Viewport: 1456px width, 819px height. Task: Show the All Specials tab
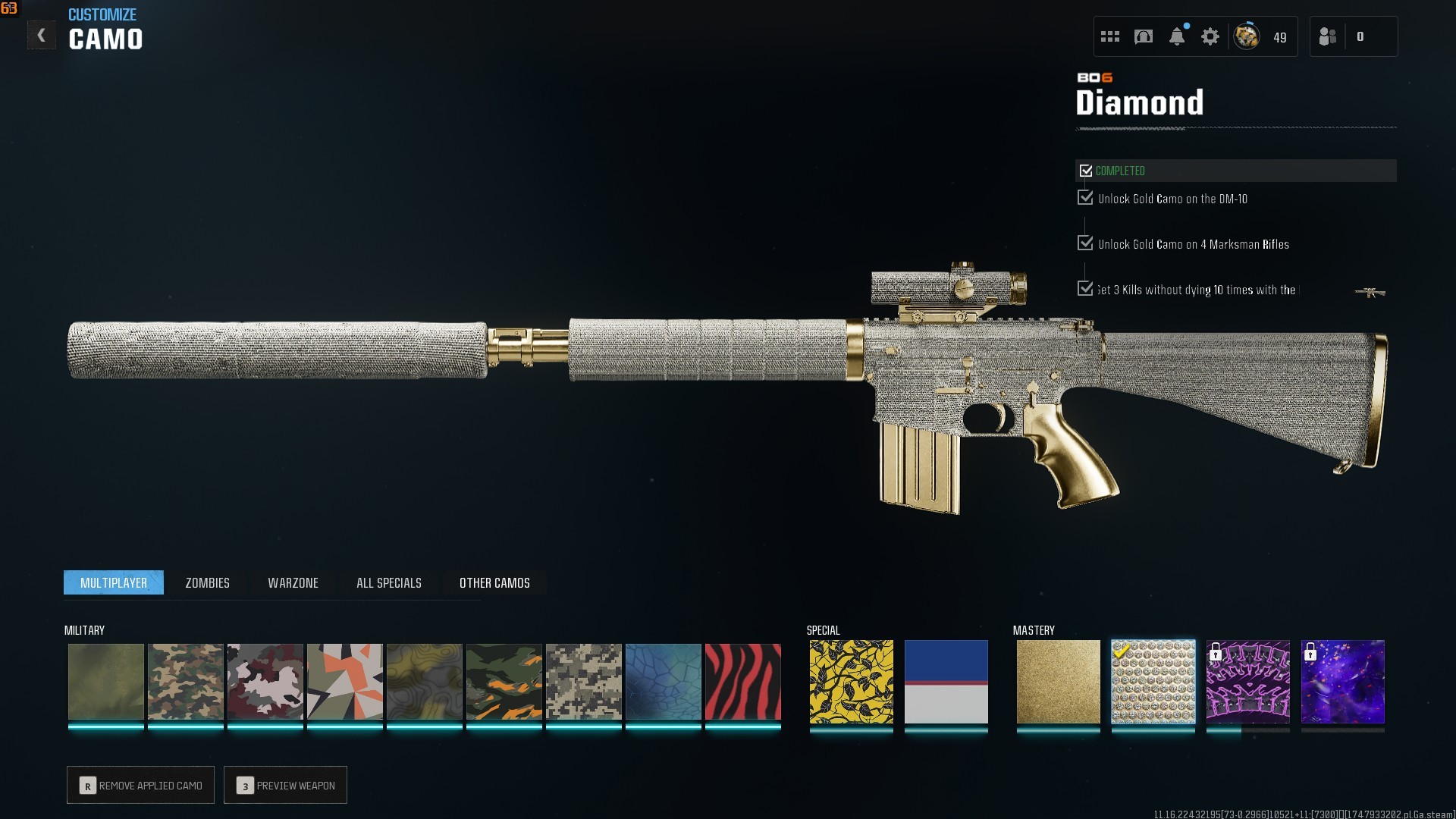(388, 582)
